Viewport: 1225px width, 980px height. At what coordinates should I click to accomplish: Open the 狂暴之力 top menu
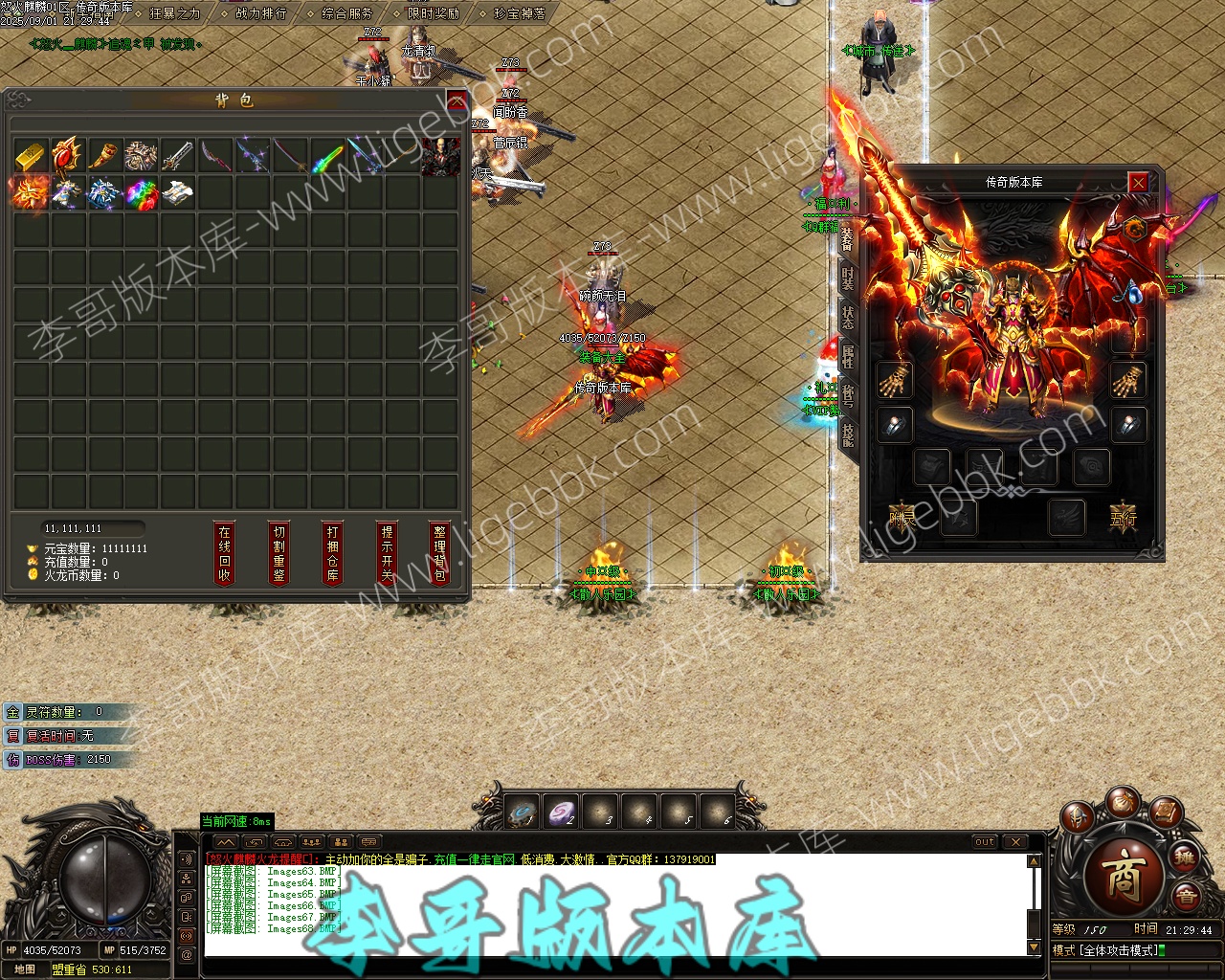click(x=174, y=13)
